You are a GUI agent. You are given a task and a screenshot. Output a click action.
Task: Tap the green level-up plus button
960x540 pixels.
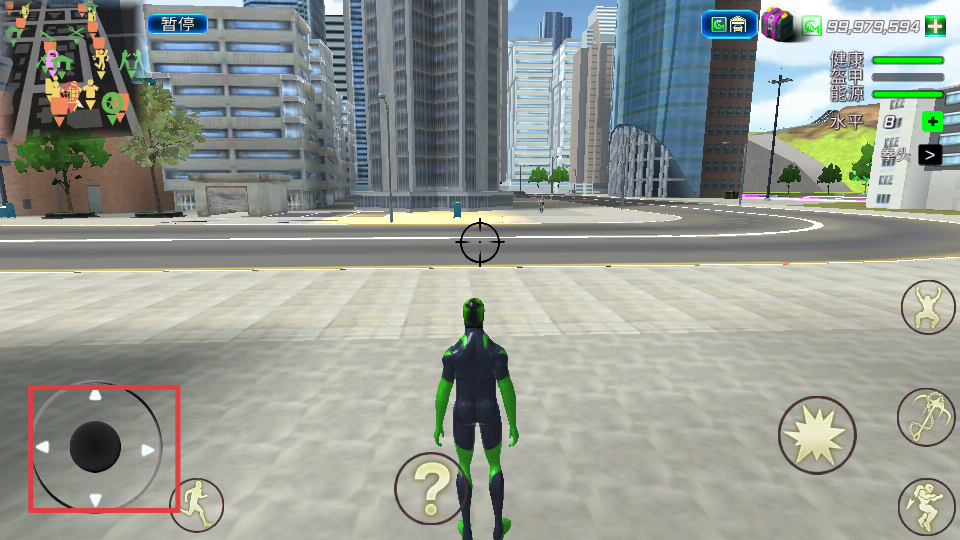tap(932, 122)
